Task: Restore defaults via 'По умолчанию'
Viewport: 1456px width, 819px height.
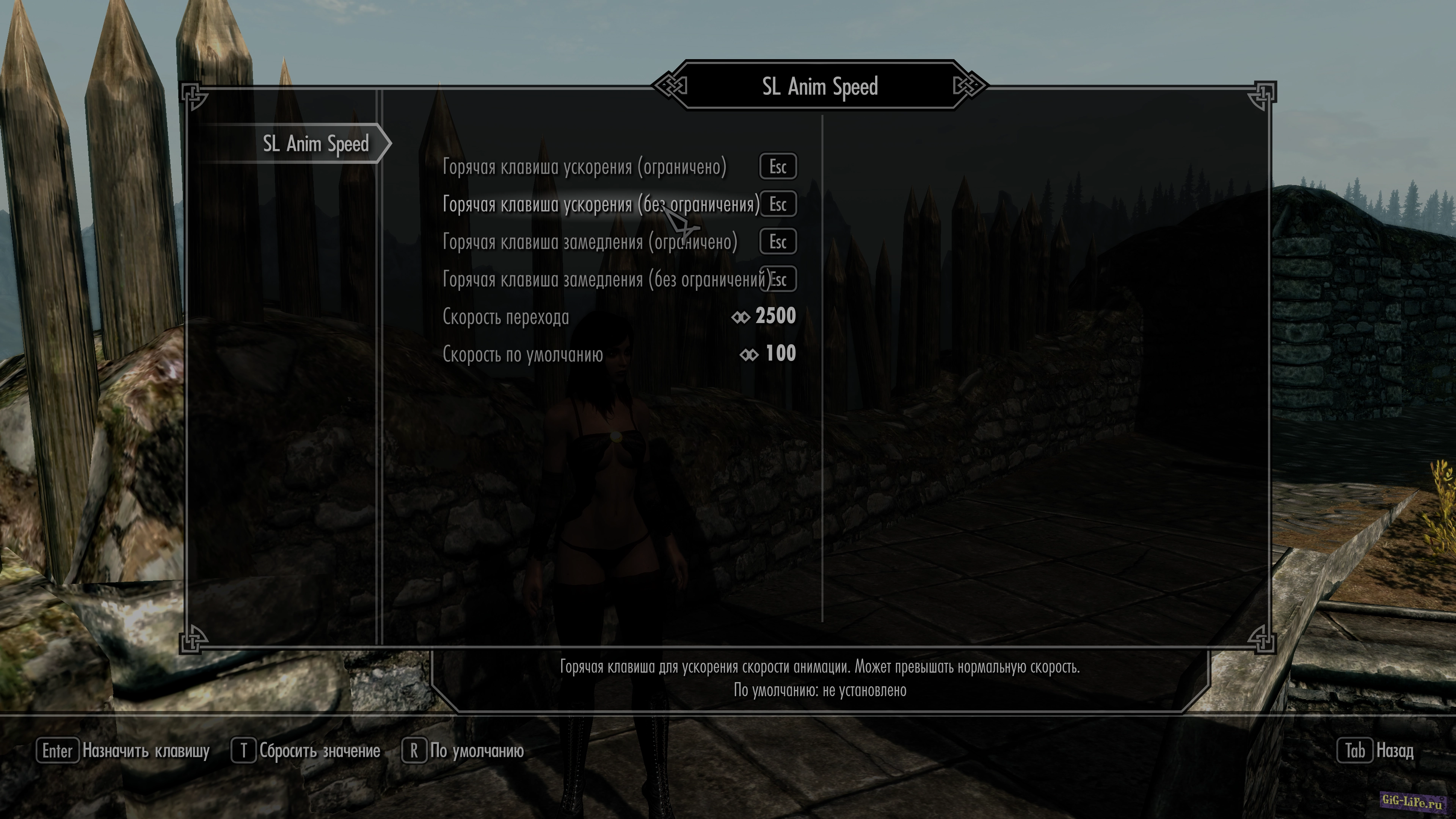Action: click(x=462, y=751)
